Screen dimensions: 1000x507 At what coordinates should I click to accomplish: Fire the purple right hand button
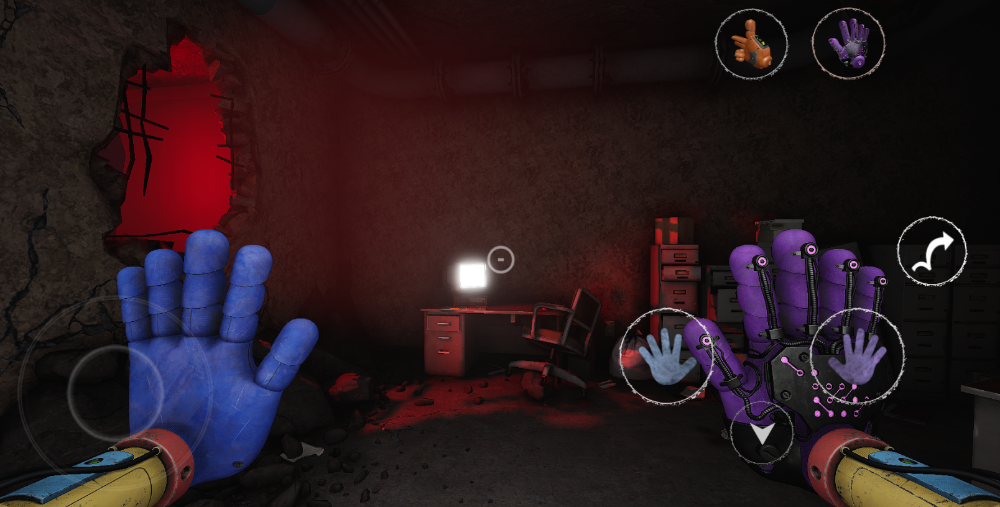click(x=857, y=356)
